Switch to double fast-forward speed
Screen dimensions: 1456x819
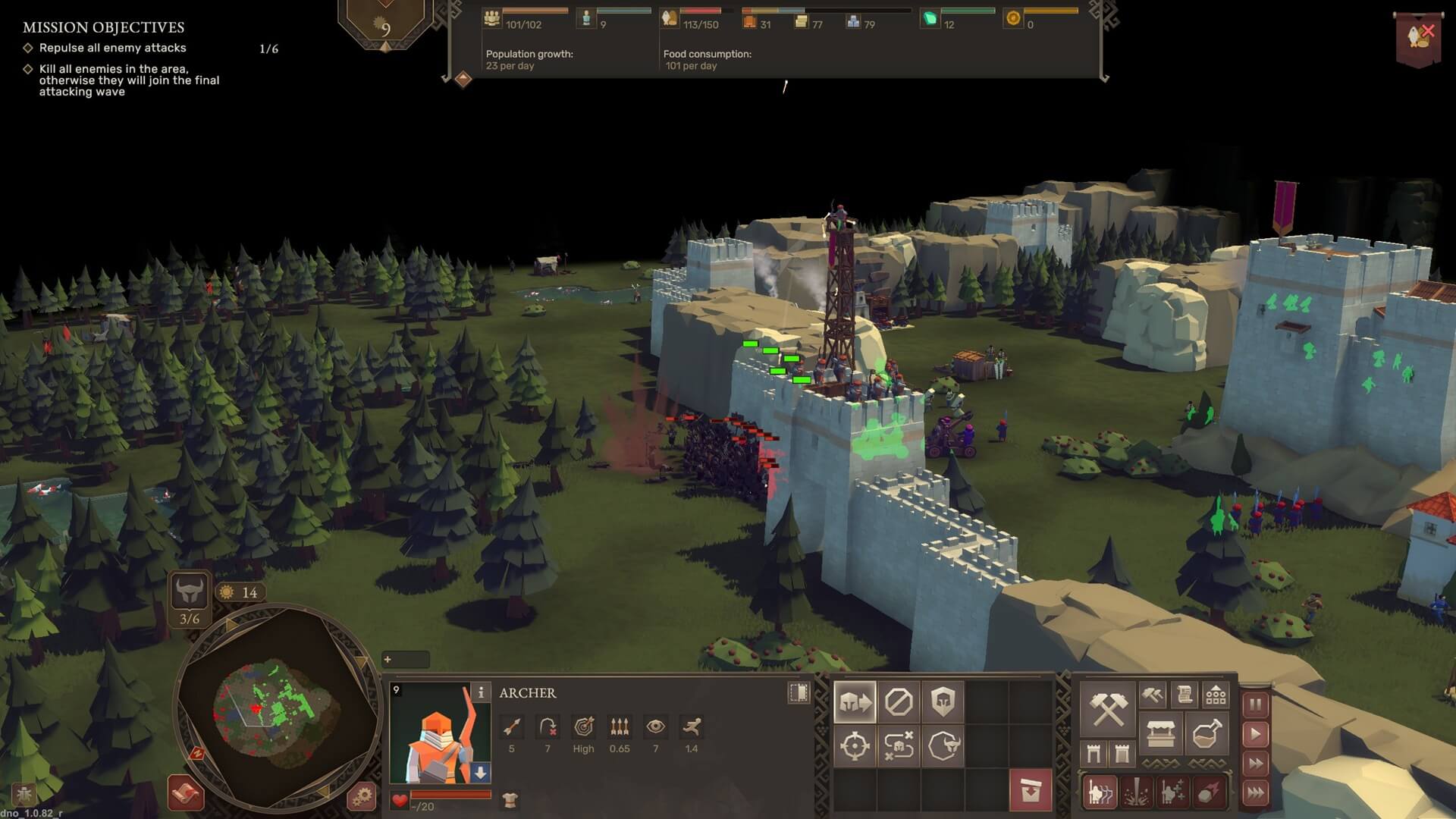(x=1256, y=764)
